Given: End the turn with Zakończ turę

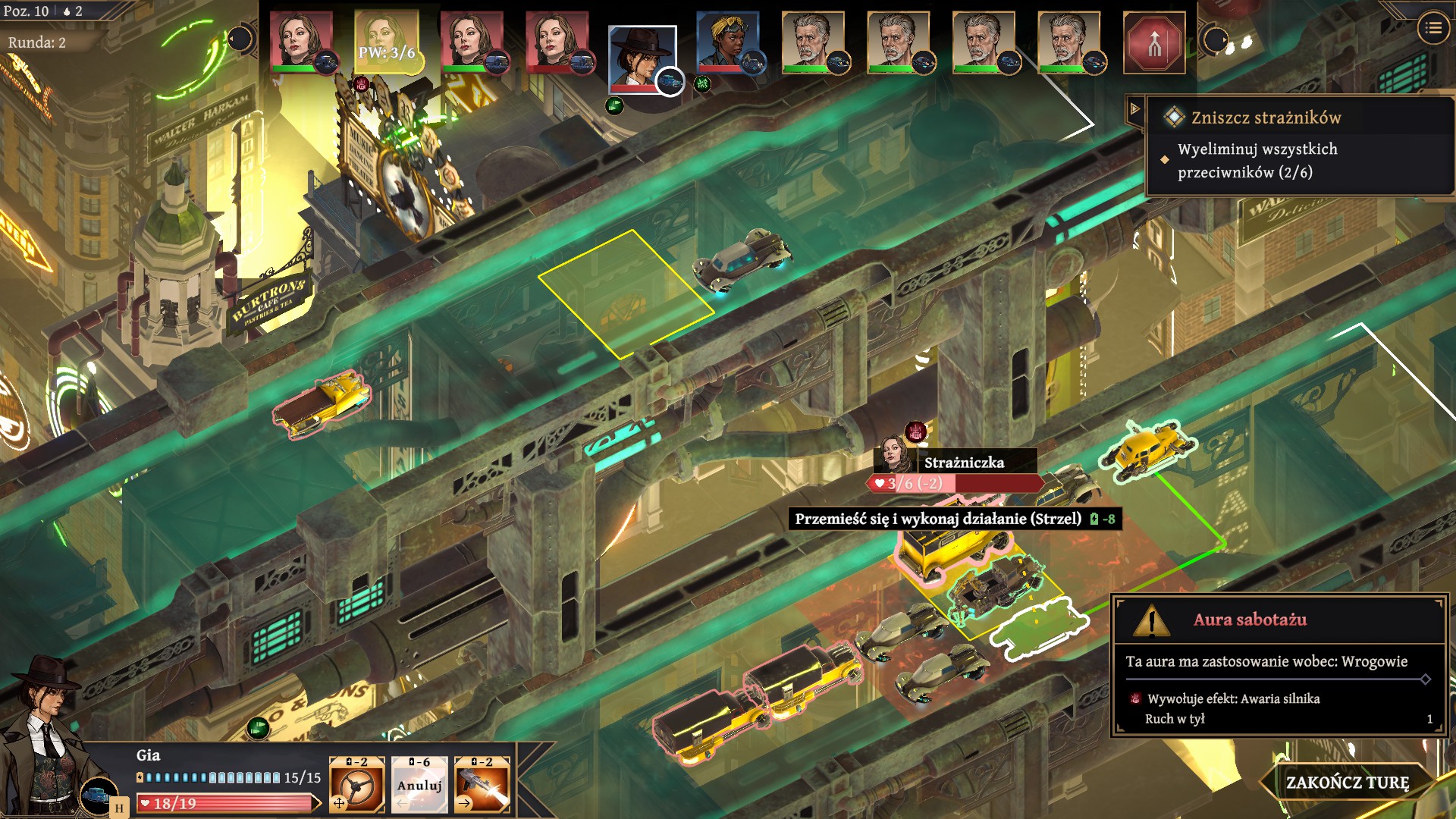Looking at the screenshot, I should click(1347, 782).
